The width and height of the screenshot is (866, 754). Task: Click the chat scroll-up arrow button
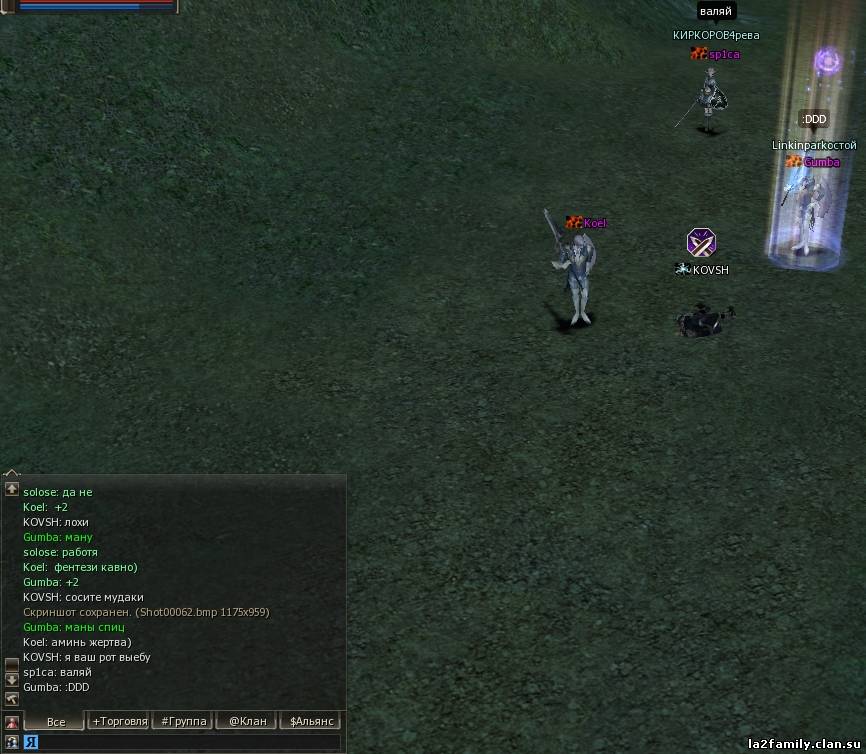[x=12, y=489]
